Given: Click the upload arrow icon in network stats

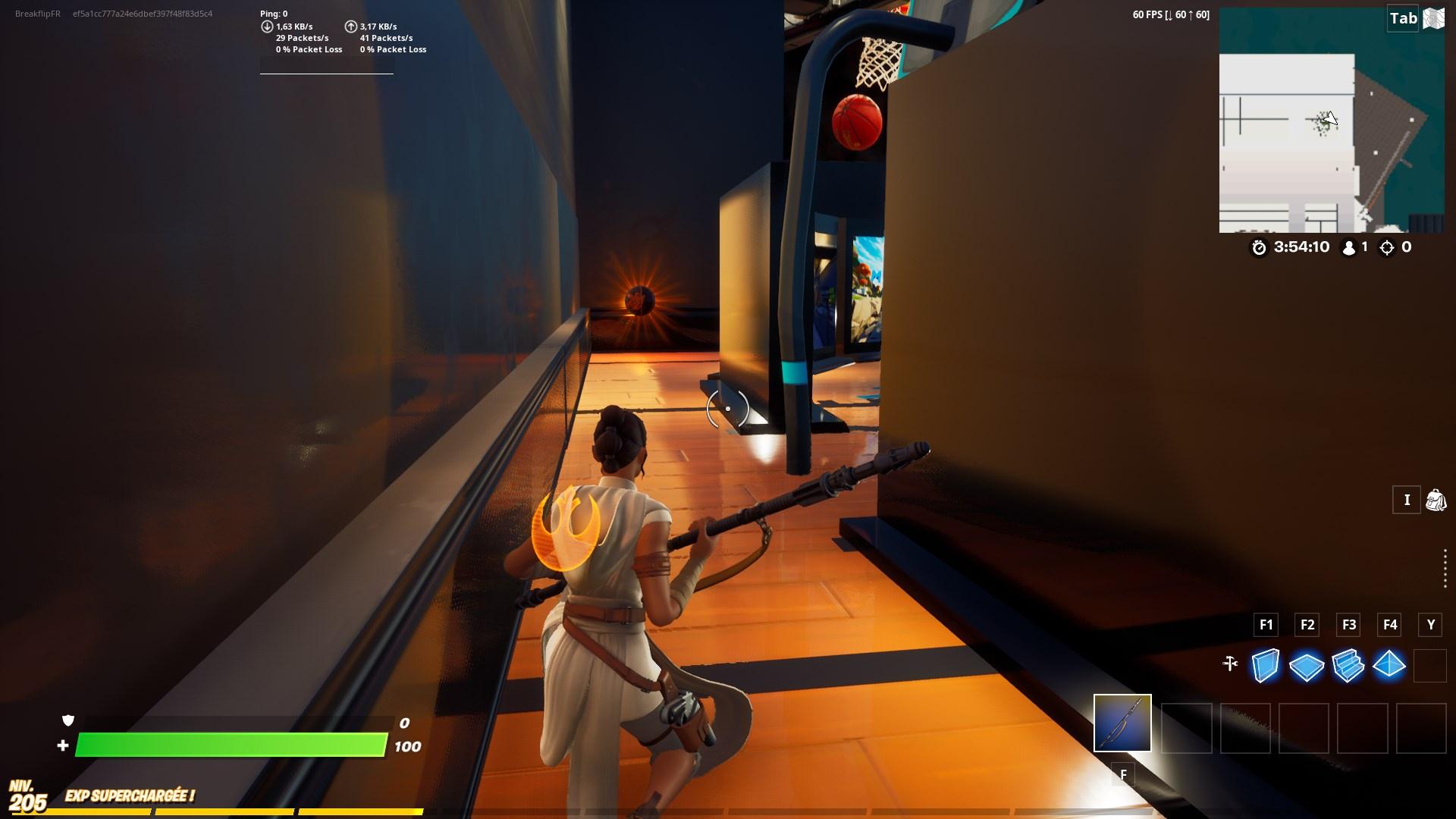Looking at the screenshot, I should pos(350,25).
